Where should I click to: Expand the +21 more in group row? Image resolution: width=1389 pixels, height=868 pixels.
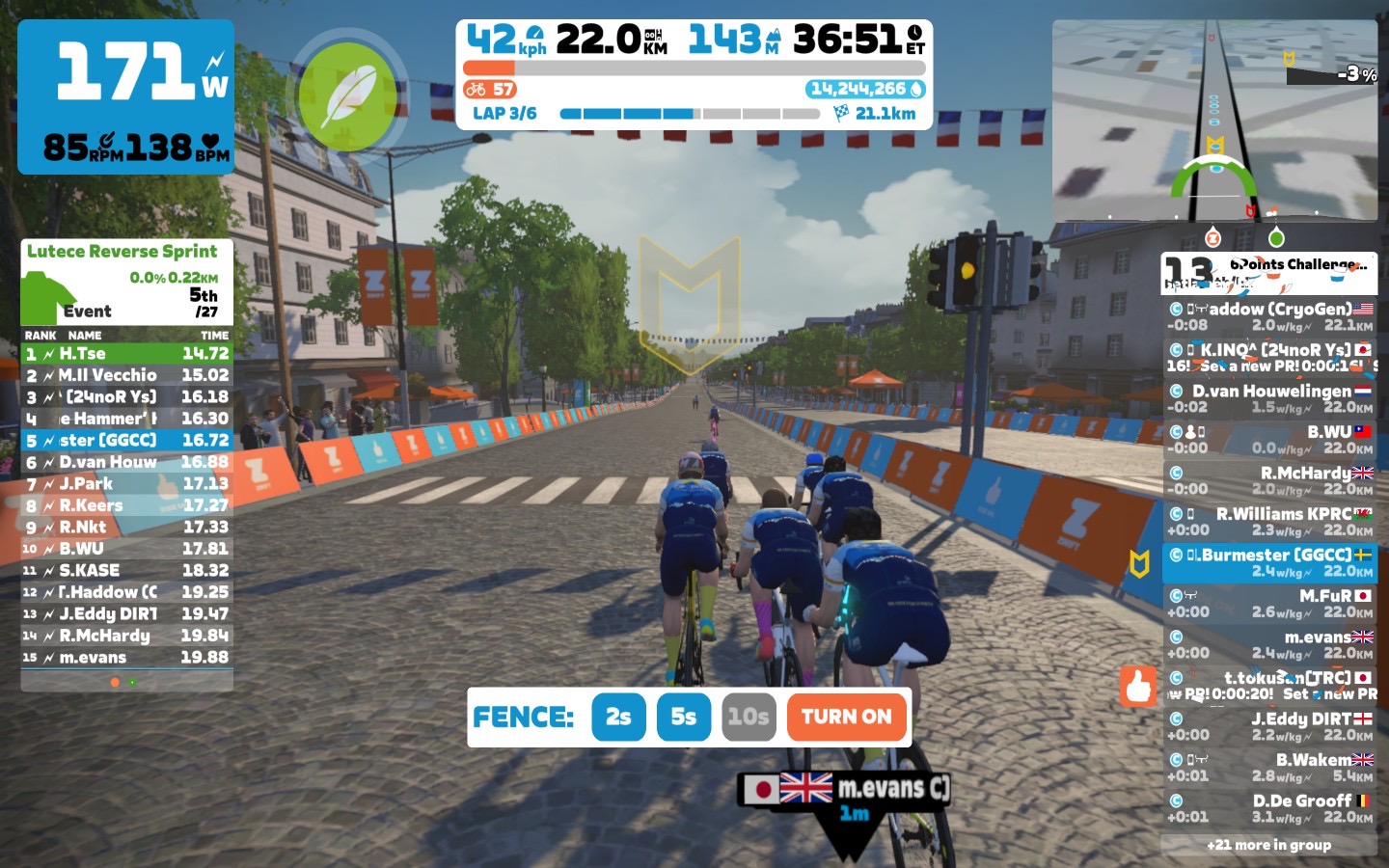(x=1268, y=845)
